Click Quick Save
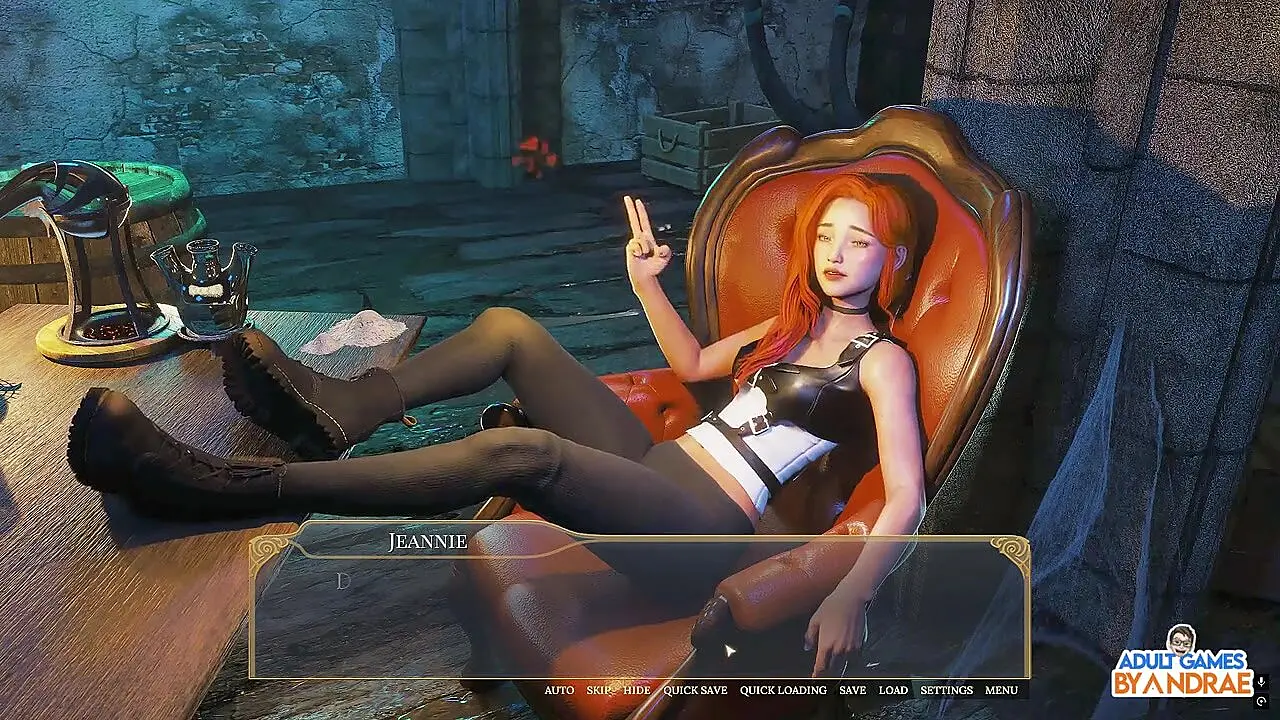Image resolution: width=1280 pixels, height=720 pixels. [x=695, y=690]
